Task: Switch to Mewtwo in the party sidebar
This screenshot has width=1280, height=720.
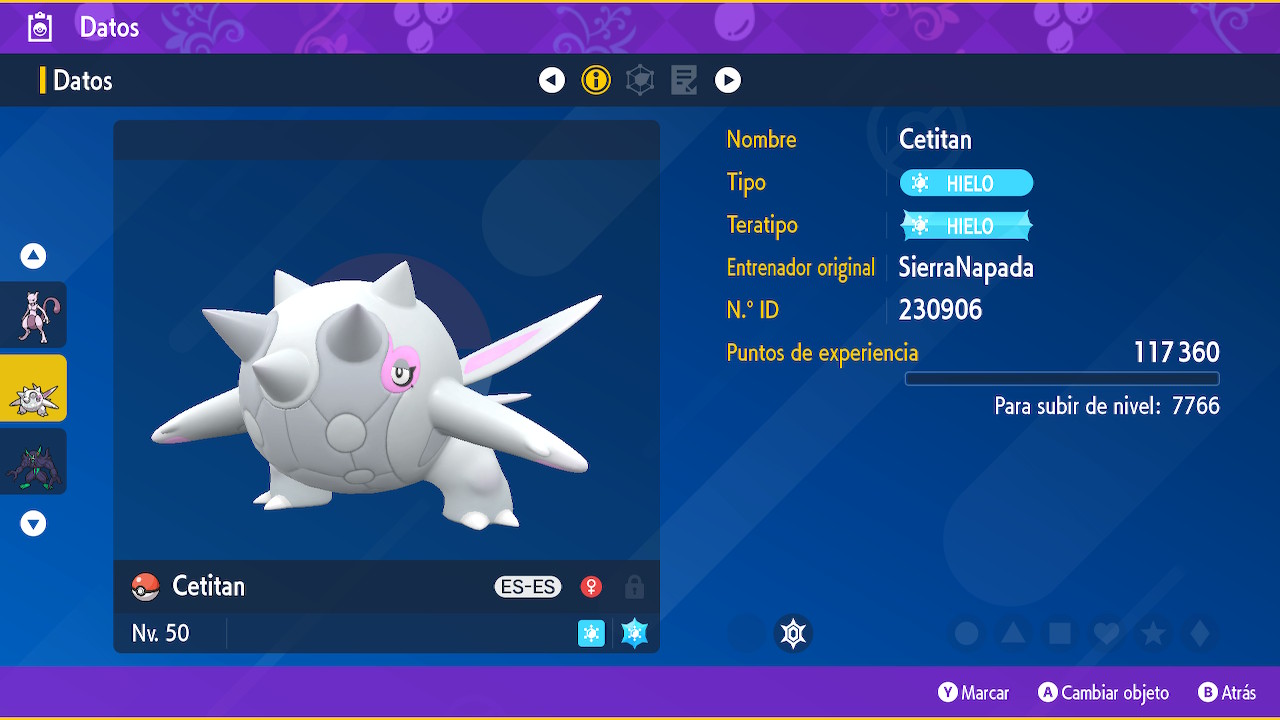Action: pyautogui.click(x=34, y=314)
